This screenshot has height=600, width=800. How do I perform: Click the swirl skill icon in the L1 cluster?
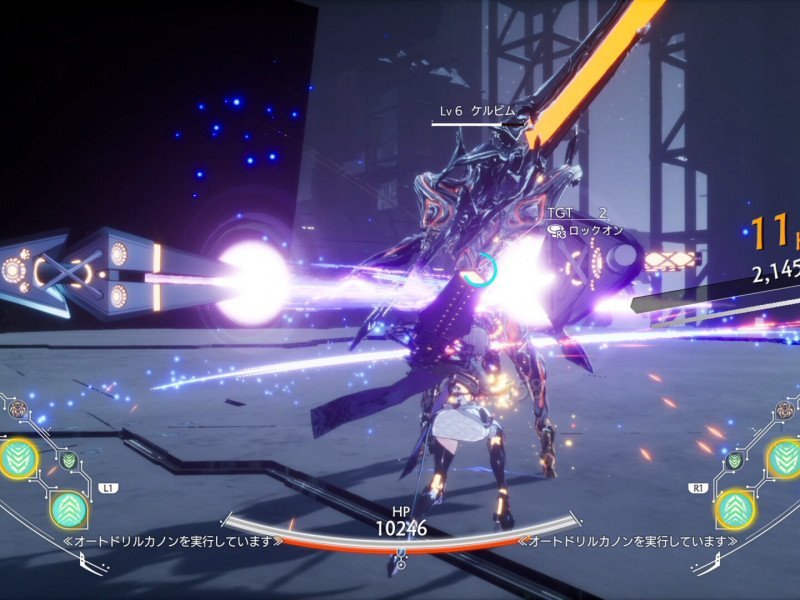click(19, 409)
